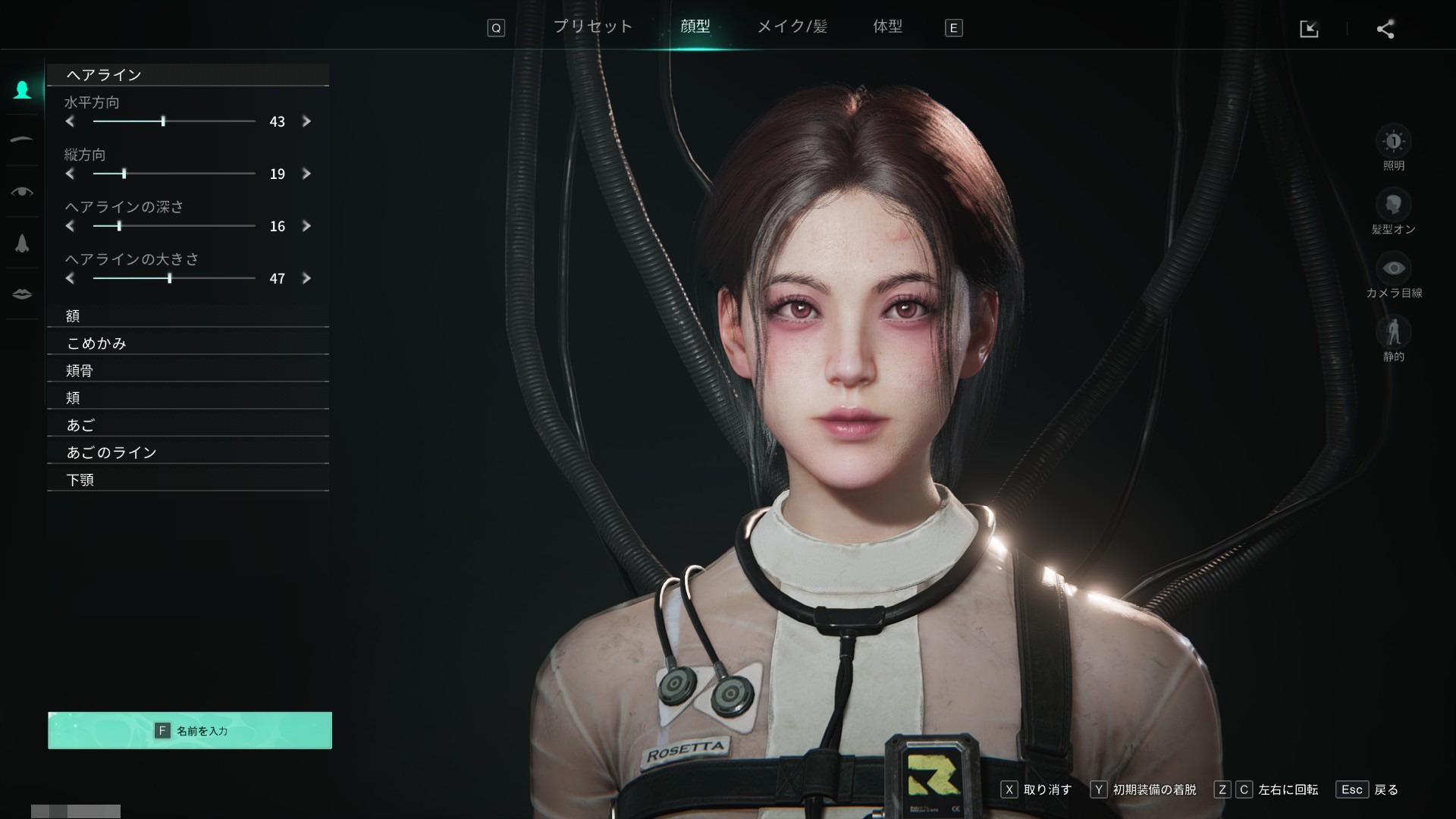Open the import icon beside share
Viewport: 1456px width, 819px height.
[x=1309, y=29]
